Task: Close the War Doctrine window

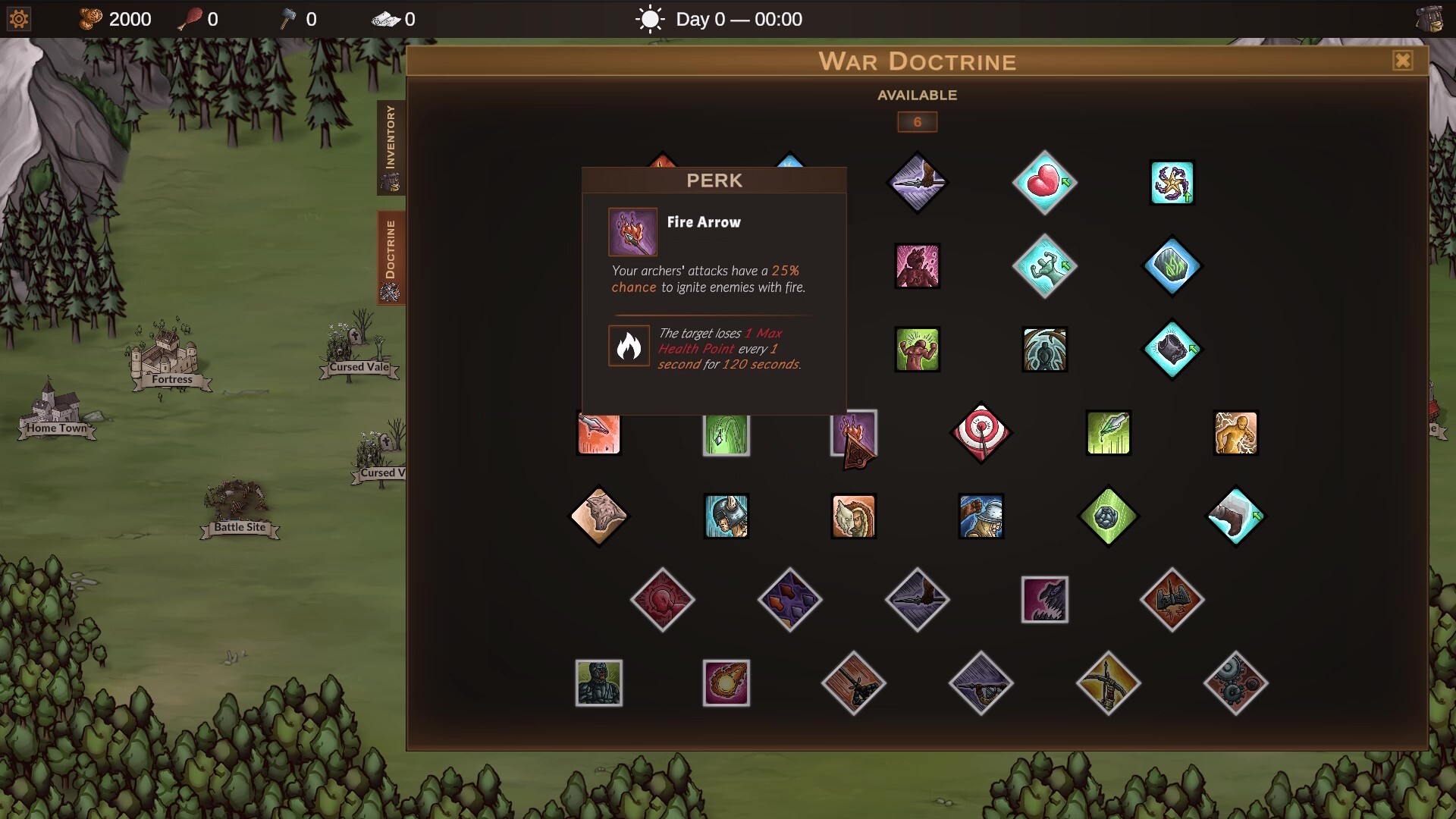Action: [x=1404, y=61]
